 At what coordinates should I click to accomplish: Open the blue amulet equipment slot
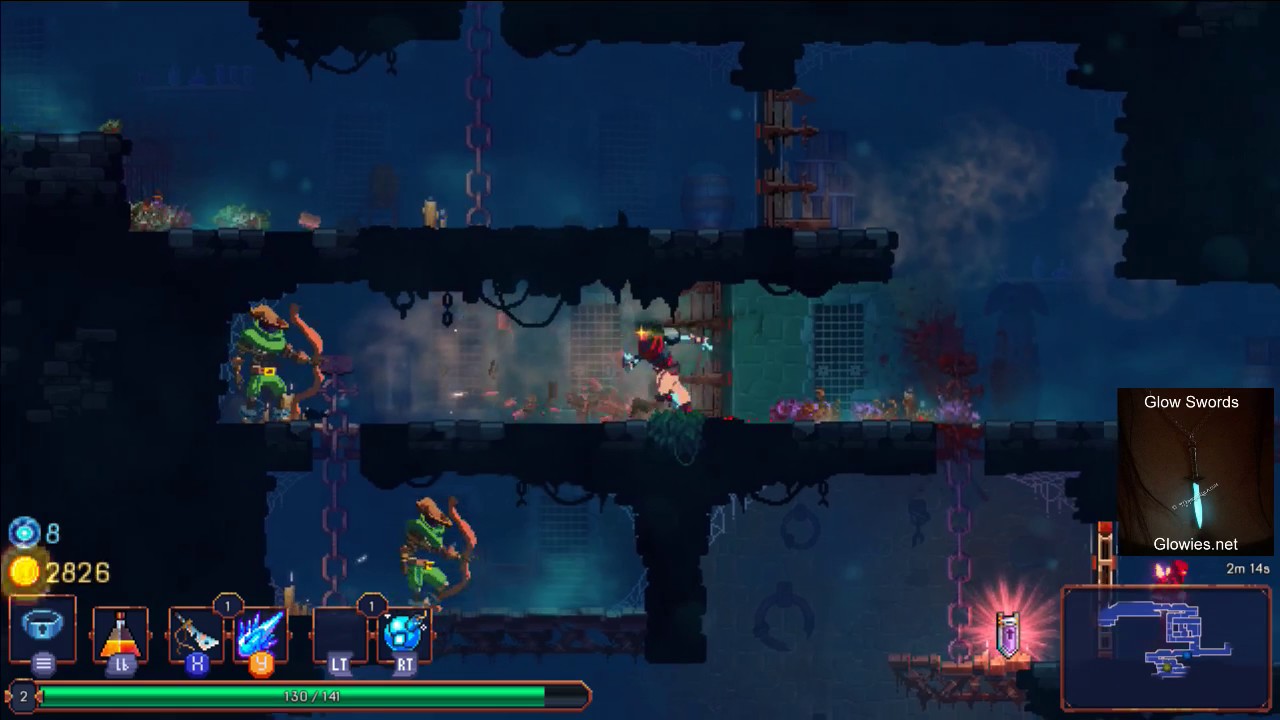43,627
